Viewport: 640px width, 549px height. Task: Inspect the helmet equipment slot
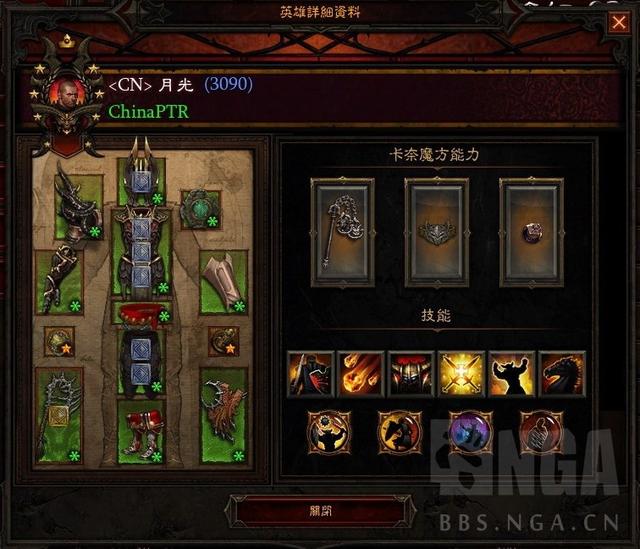coord(141,181)
